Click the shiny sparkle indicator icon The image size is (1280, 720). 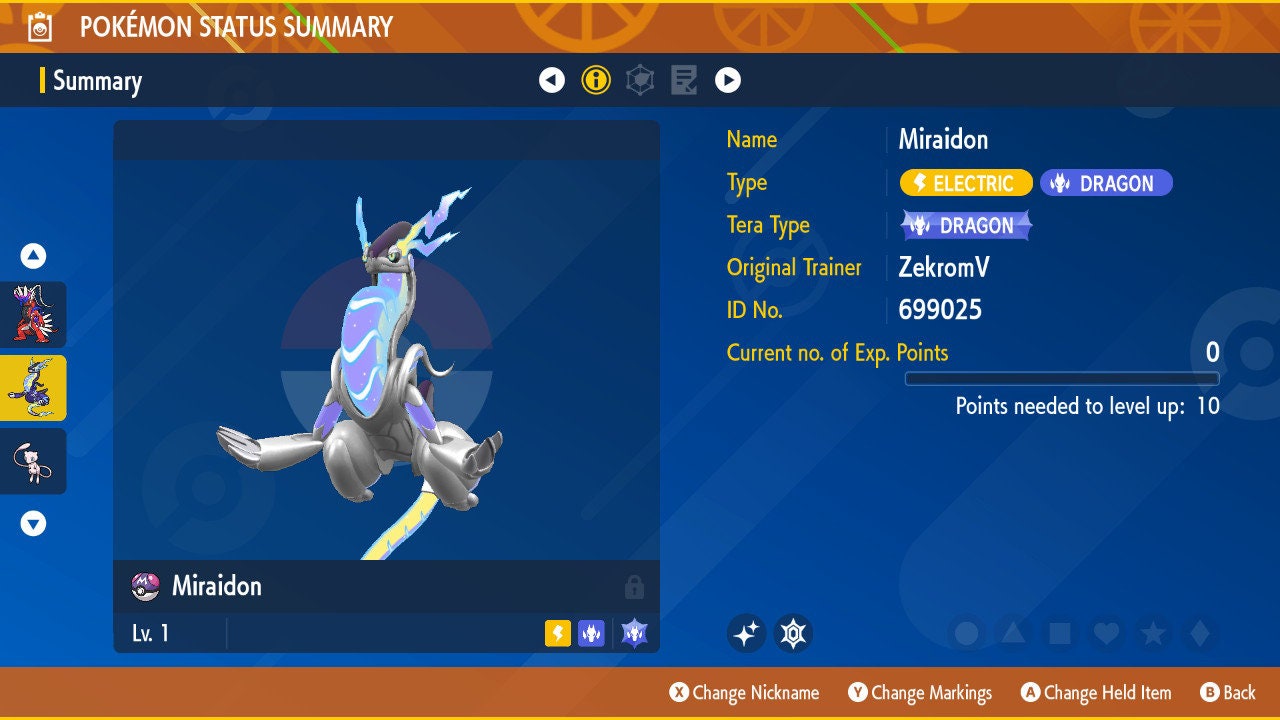(x=746, y=632)
